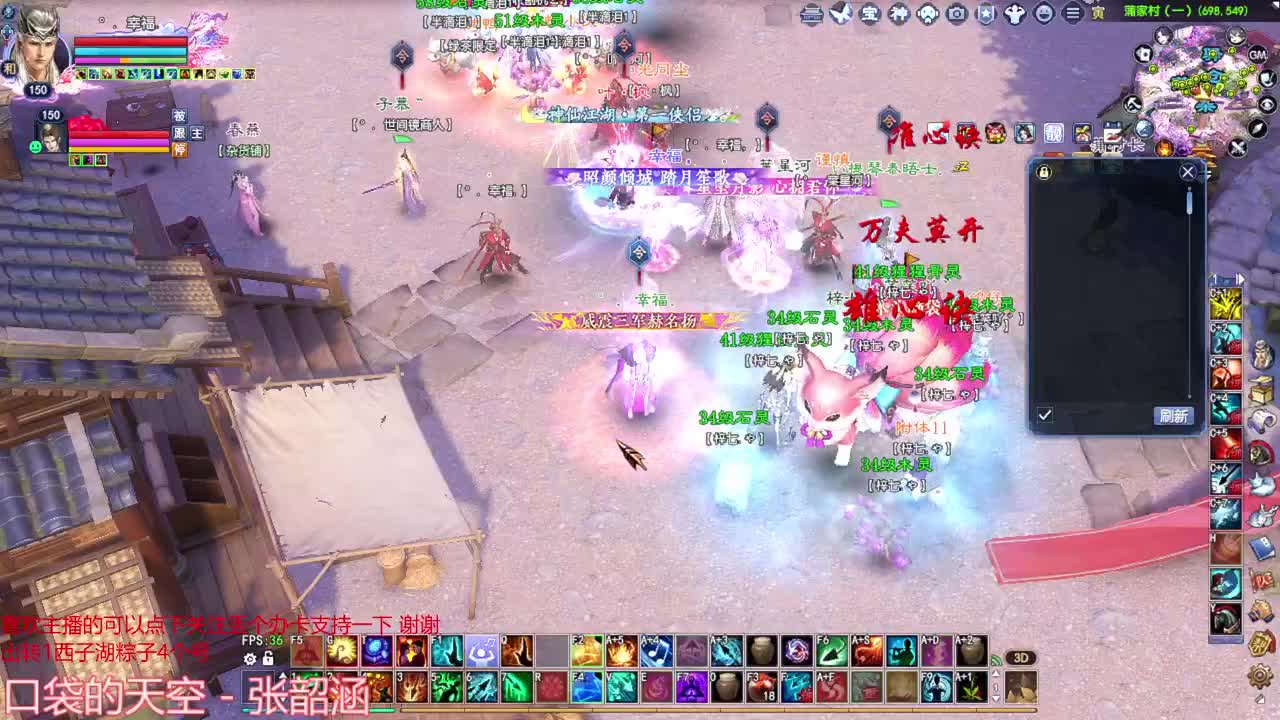Click the skill bar page up arrow
Viewport: 1280px width, 720px height.
[x=283, y=677]
